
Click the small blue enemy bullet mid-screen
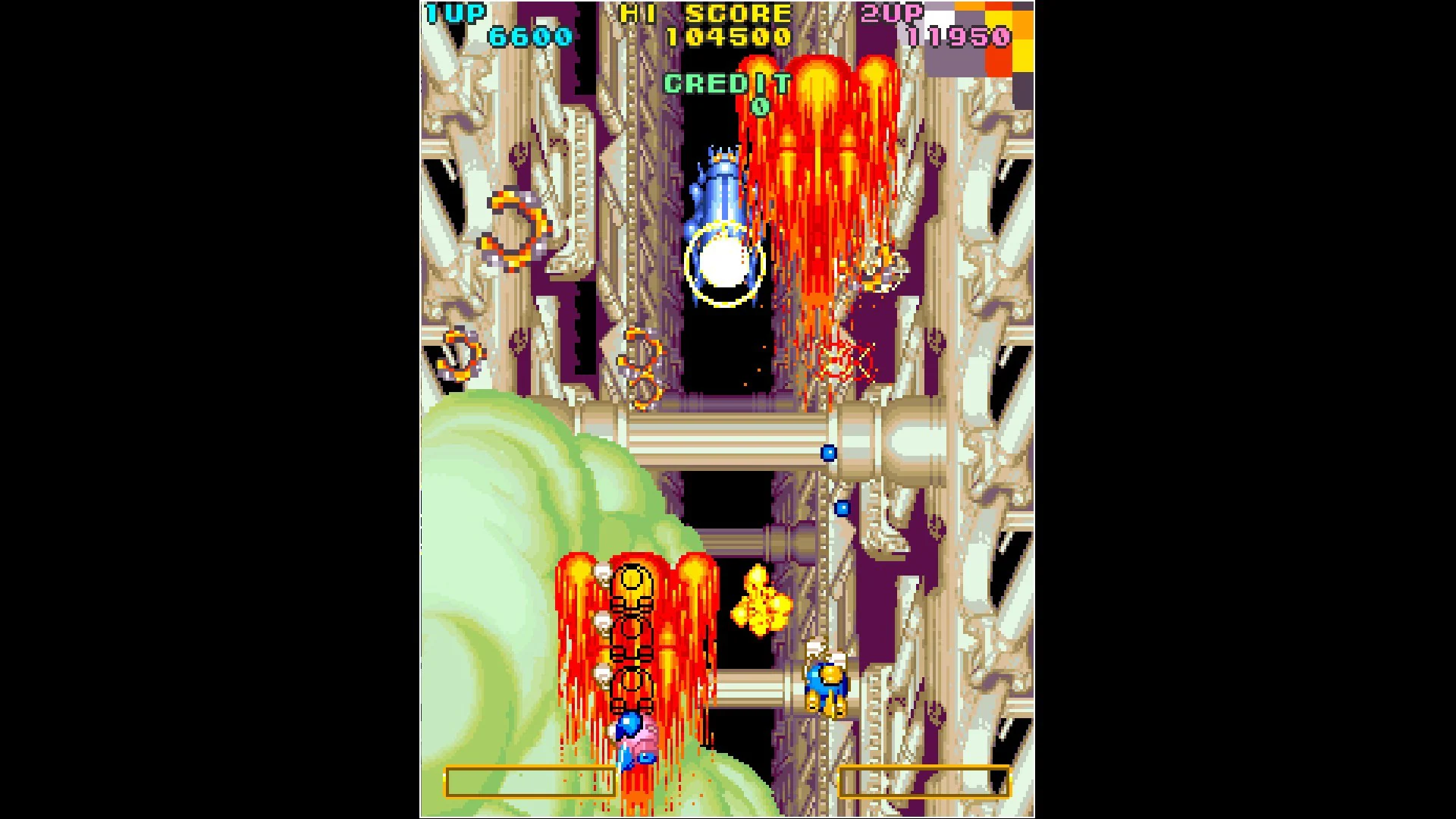pos(827,452)
